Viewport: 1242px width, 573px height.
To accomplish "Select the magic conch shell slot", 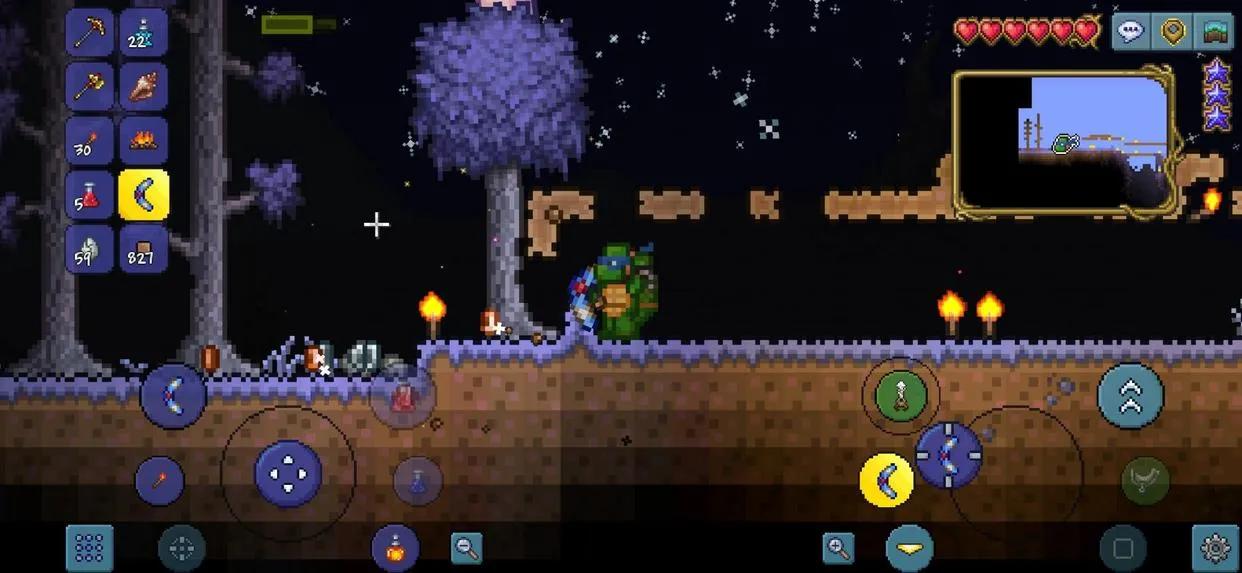I will click(x=143, y=86).
